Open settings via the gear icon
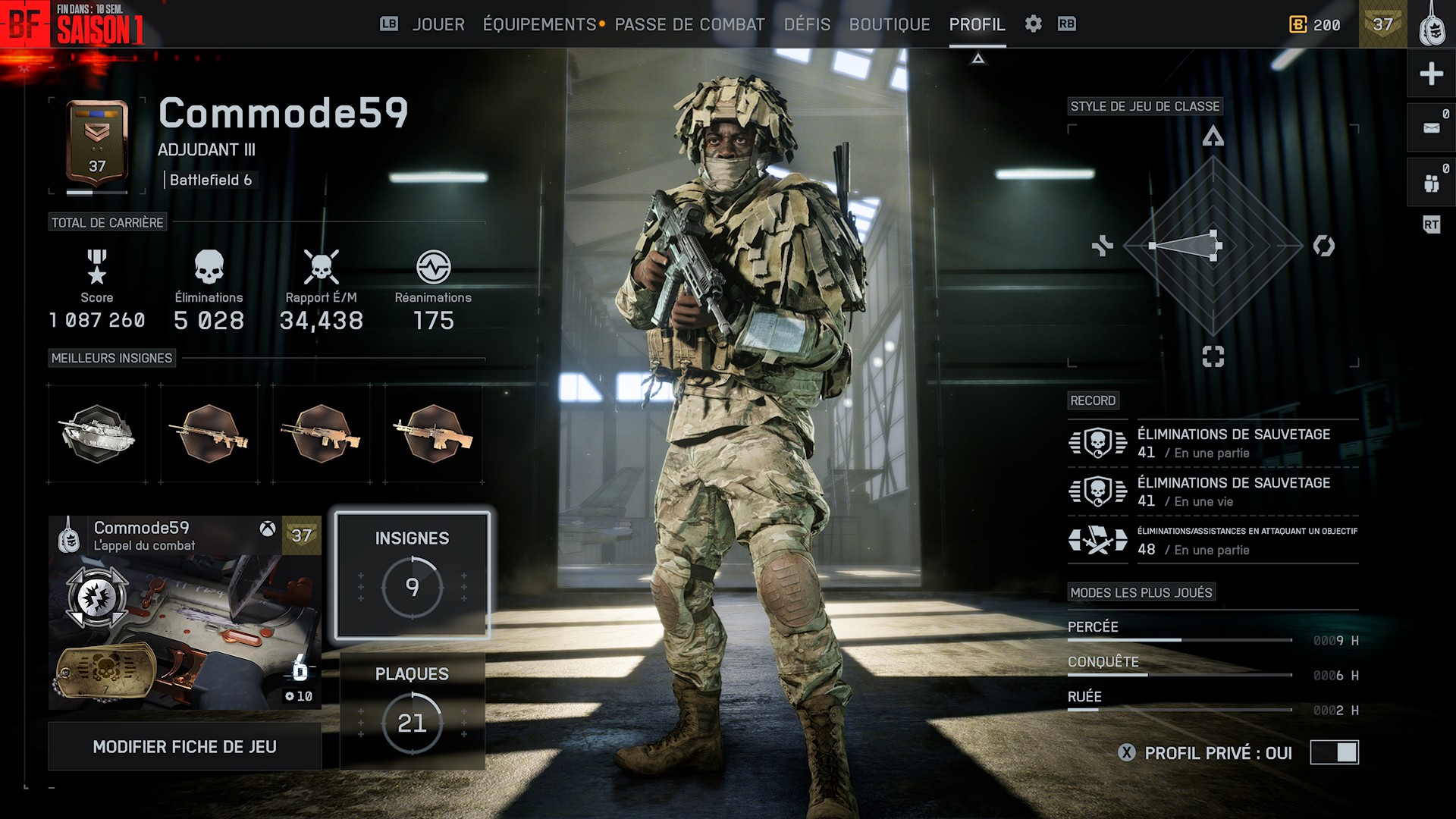1456x819 pixels. click(1033, 24)
